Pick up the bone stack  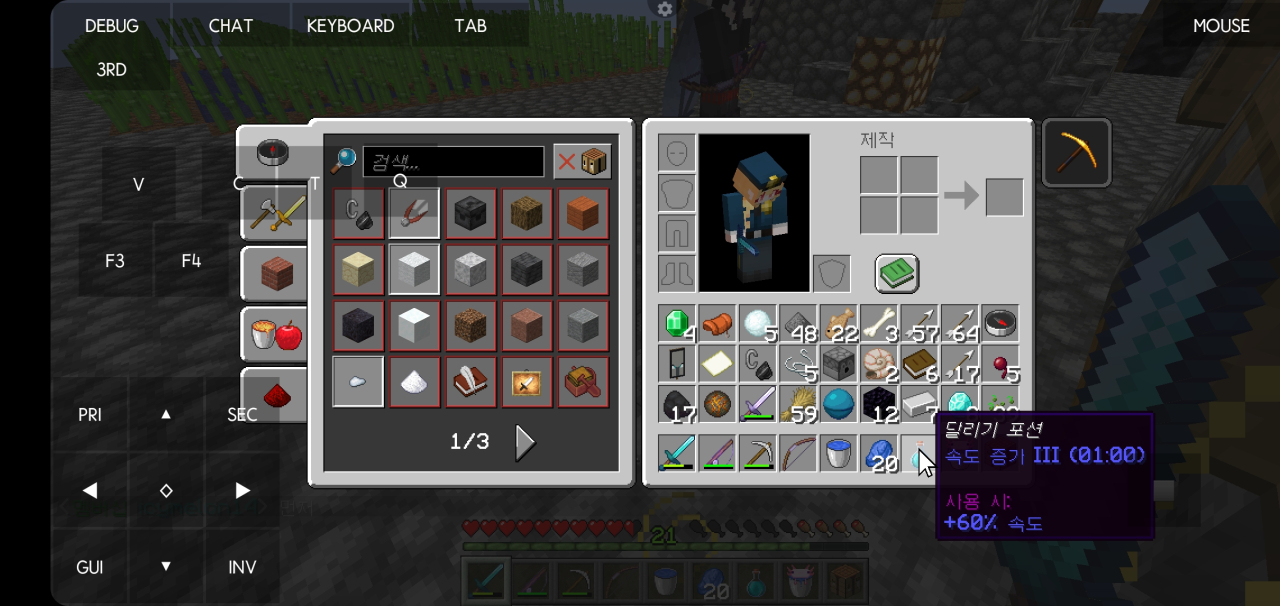879,324
